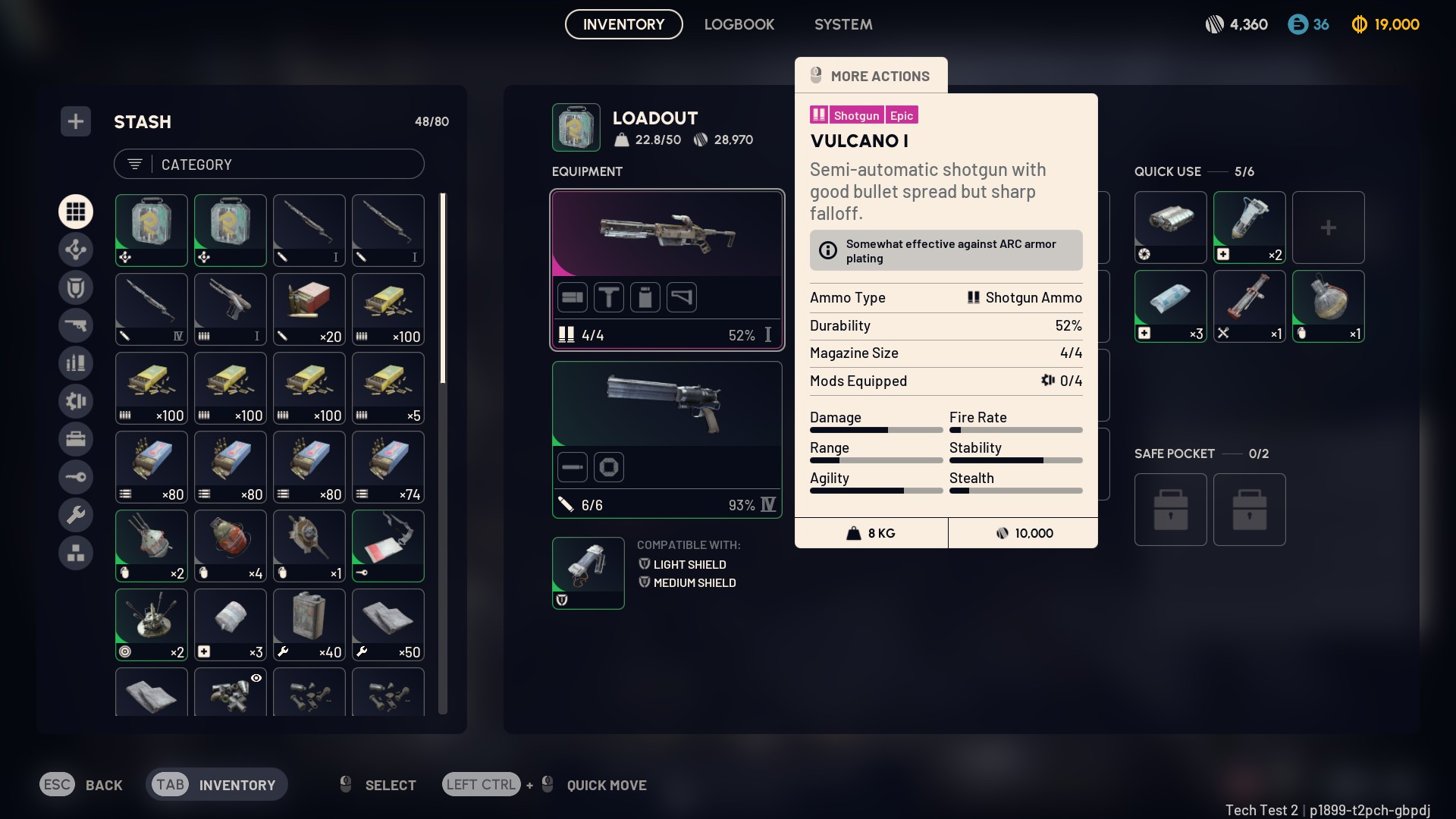Add an item to the empty quick use slot
This screenshot has width=1456, height=819.
pos(1328,227)
